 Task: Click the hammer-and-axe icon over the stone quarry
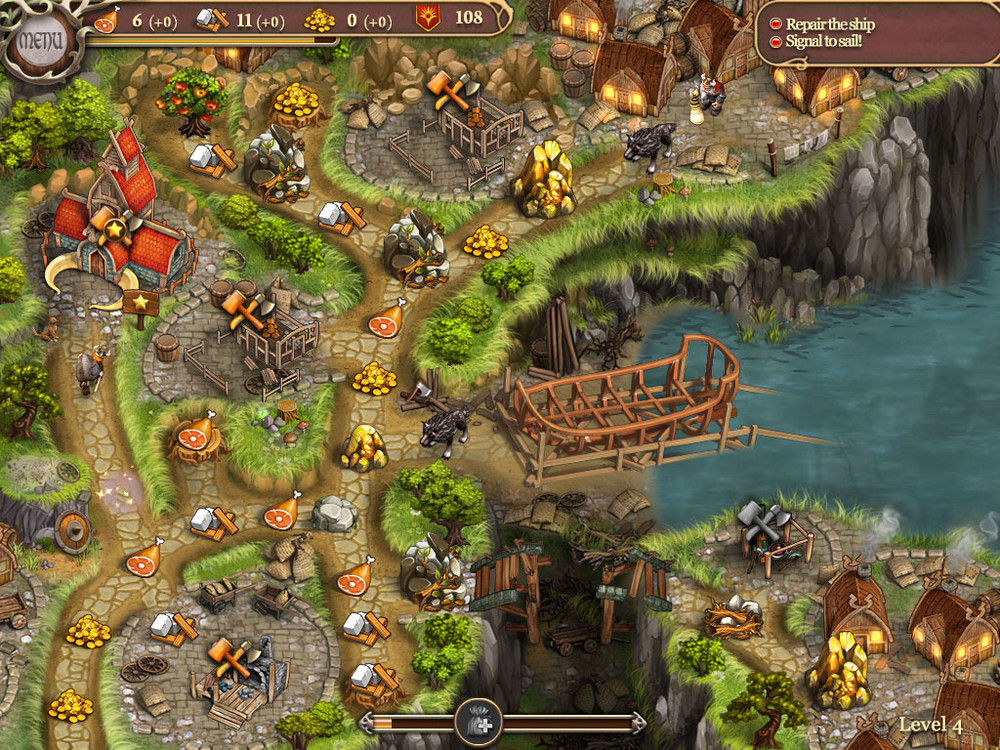(x=231, y=655)
